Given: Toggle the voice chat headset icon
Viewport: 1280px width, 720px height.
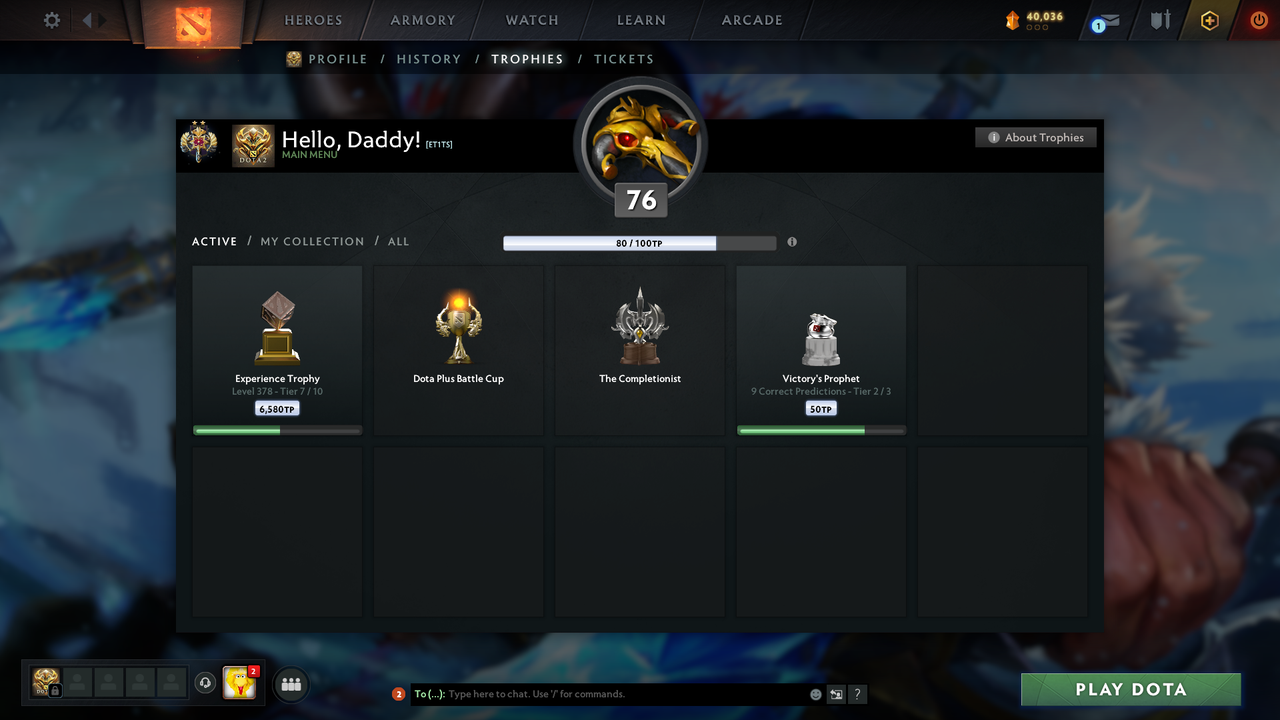Looking at the screenshot, I should click(207, 683).
